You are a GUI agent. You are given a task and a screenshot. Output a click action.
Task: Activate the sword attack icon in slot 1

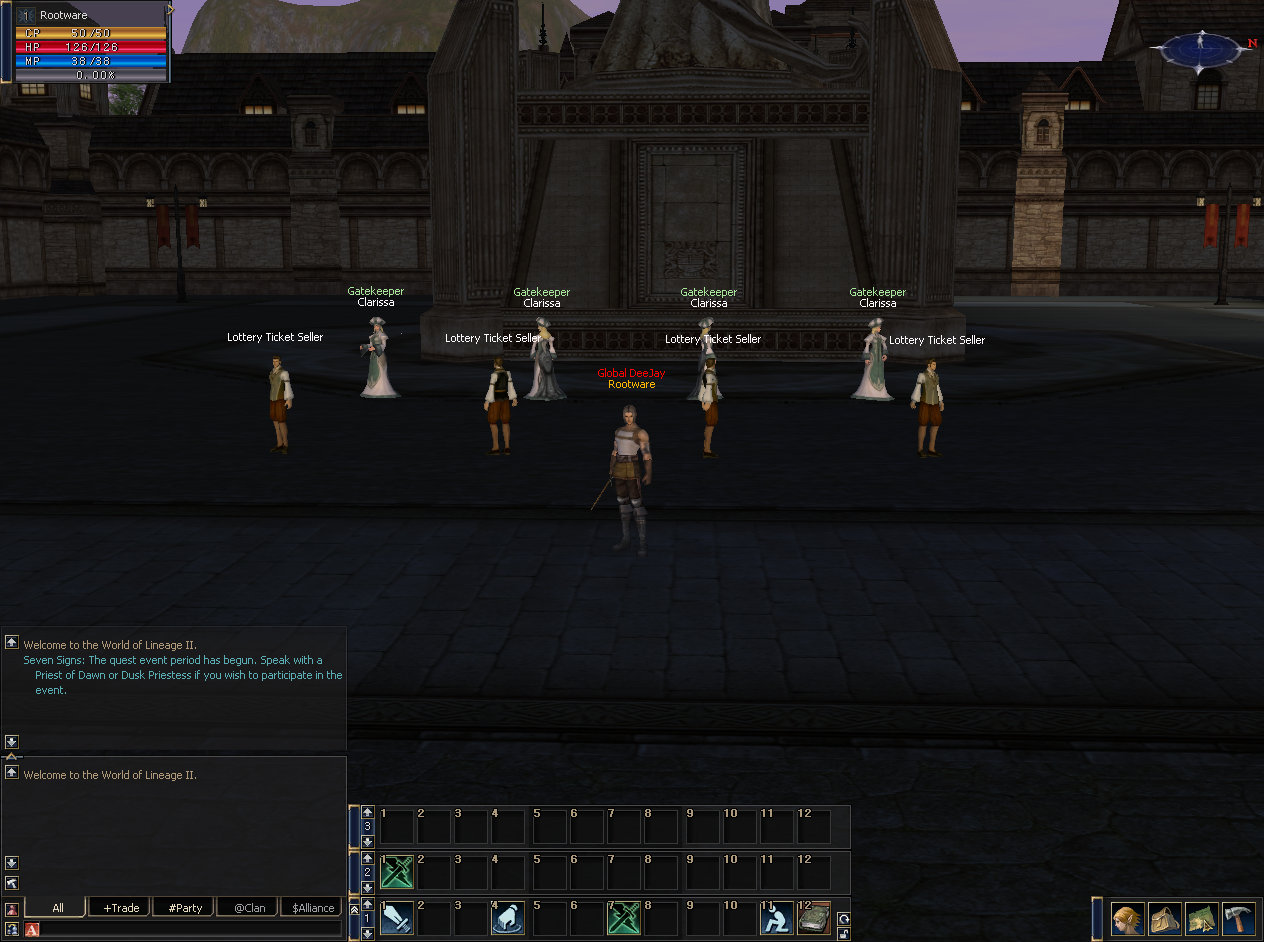397,918
